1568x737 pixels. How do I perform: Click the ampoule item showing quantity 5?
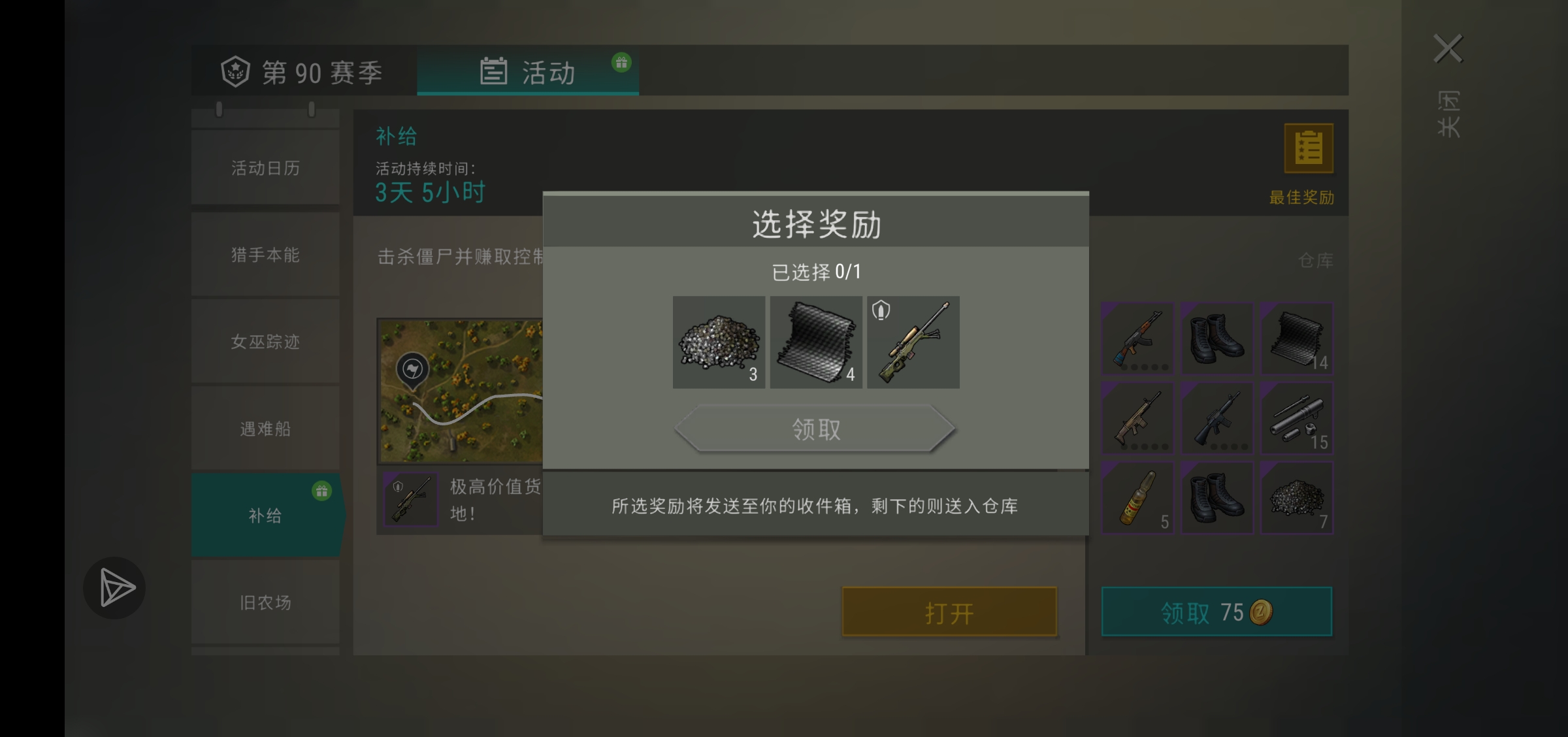[x=1137, y=498]
